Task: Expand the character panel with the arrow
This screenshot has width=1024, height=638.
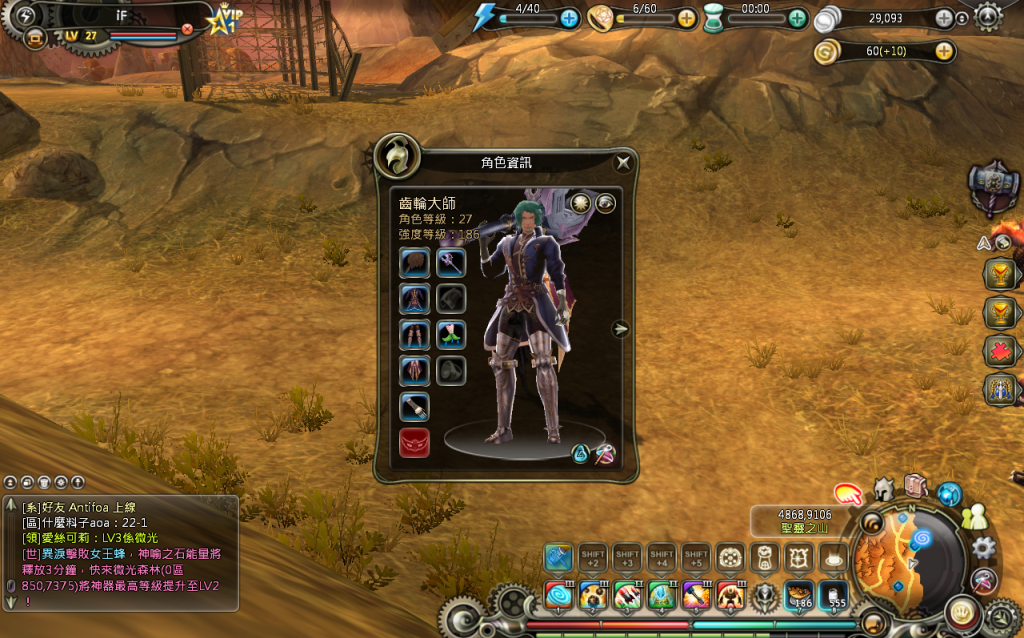Action: (x=621, y=328)
